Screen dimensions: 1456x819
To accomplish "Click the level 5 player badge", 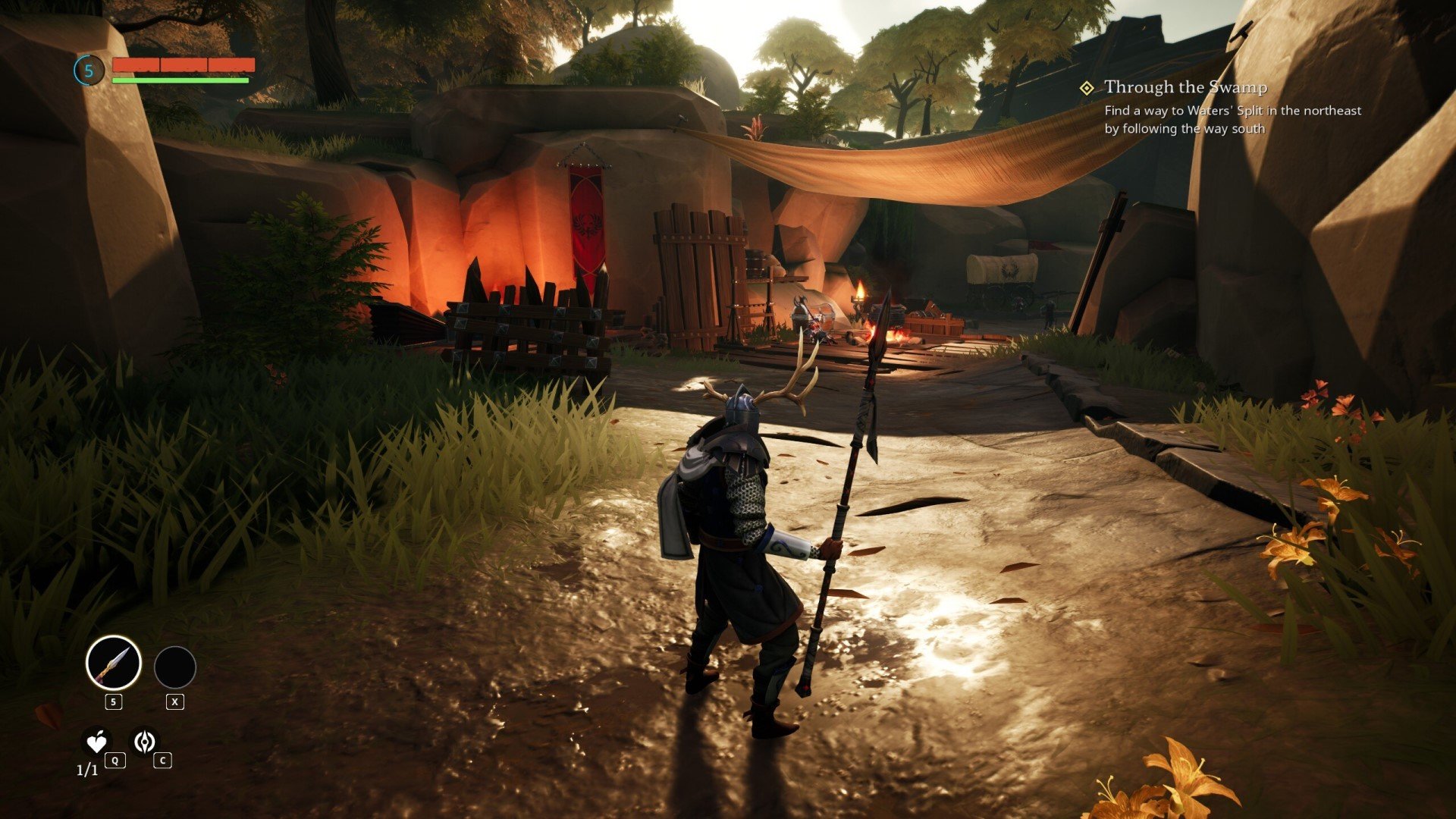I will (89, 71).
